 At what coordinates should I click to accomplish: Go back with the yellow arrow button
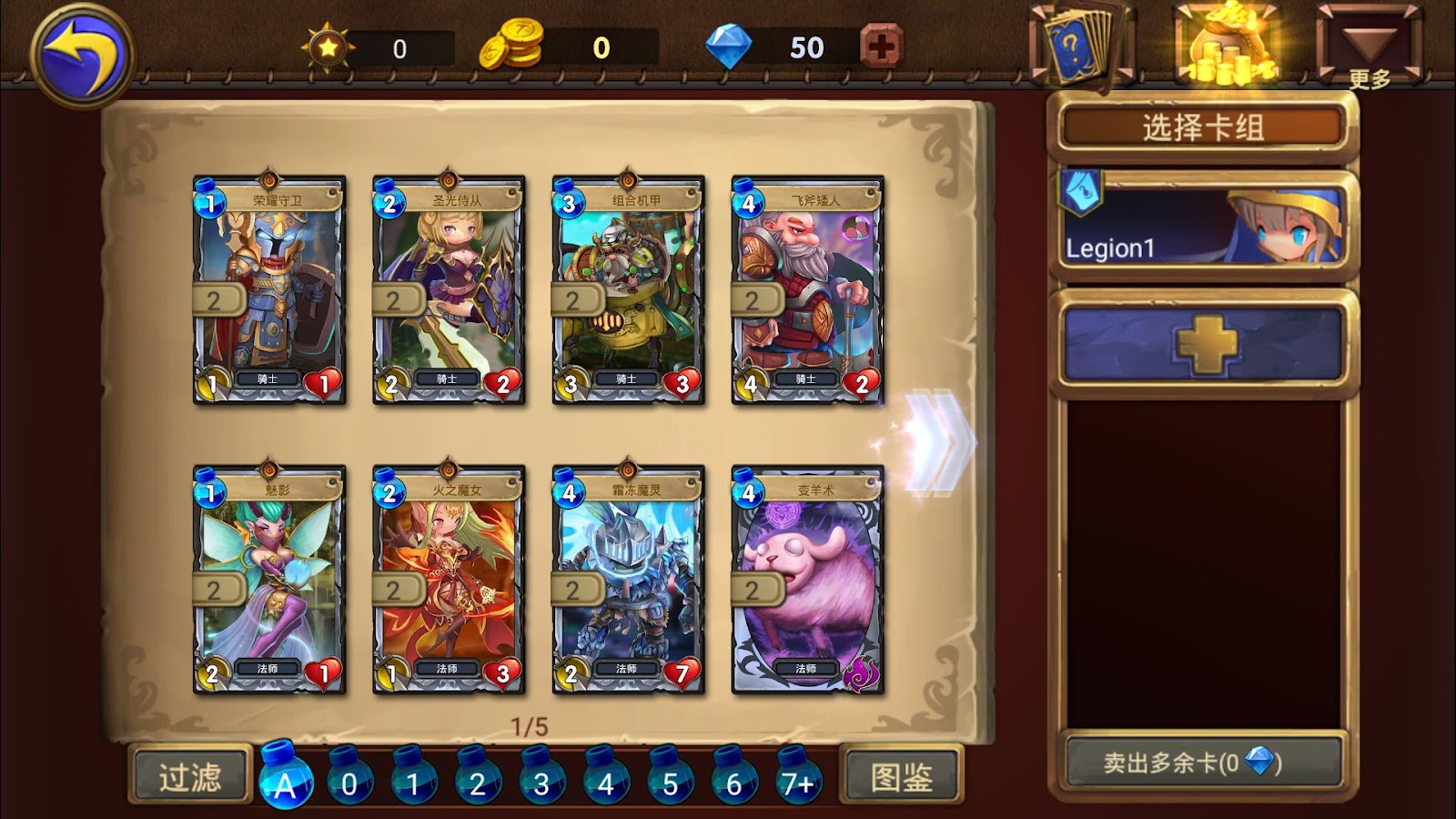pyautogui.click(x=82, y=55)
